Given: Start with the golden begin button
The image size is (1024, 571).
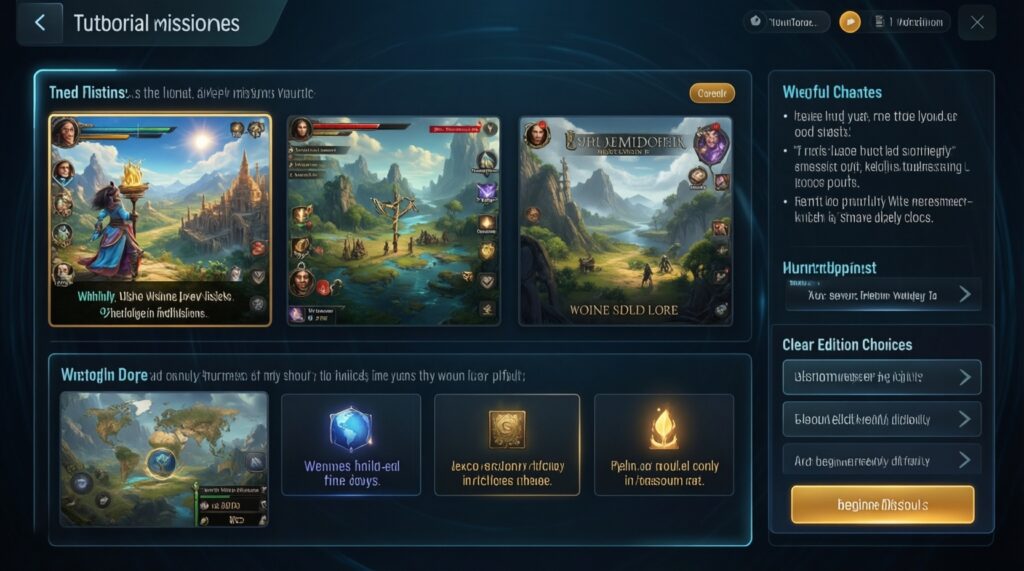Looking at the screenshot, I should [x=882, y=505].
